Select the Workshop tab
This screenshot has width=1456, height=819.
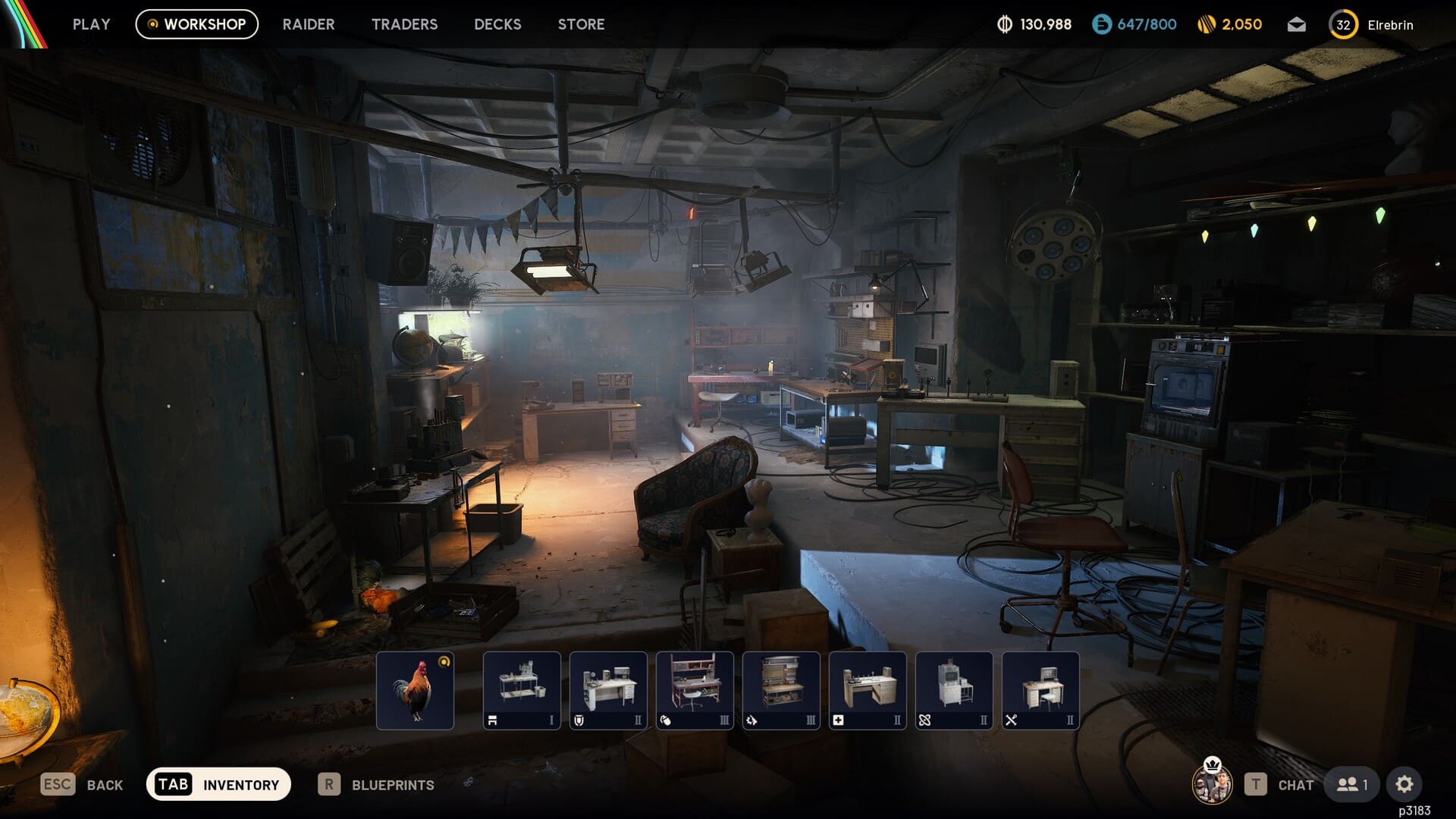coord(197,24)
